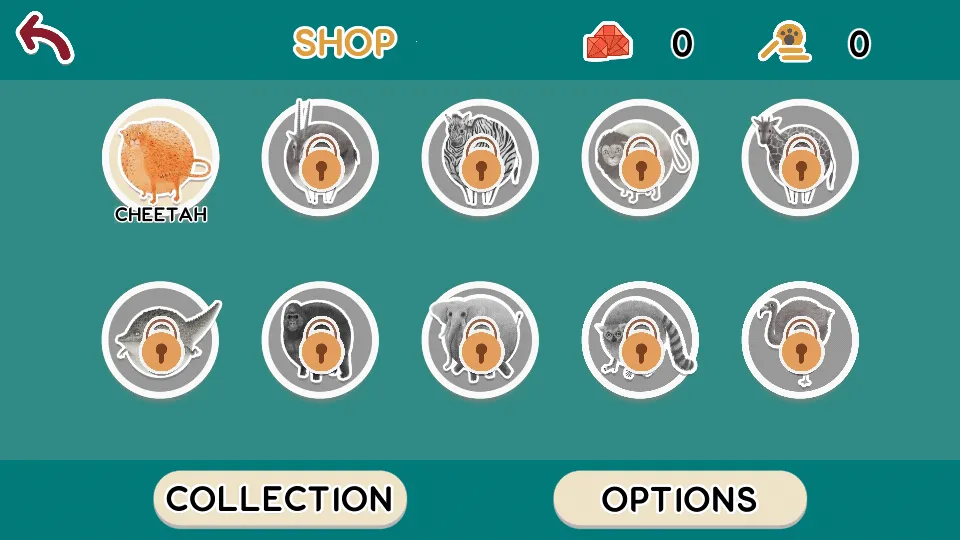This screenshot has width=960, height=540.
Task: Select the unlocked Cheetah character
Action: point(160,157)
